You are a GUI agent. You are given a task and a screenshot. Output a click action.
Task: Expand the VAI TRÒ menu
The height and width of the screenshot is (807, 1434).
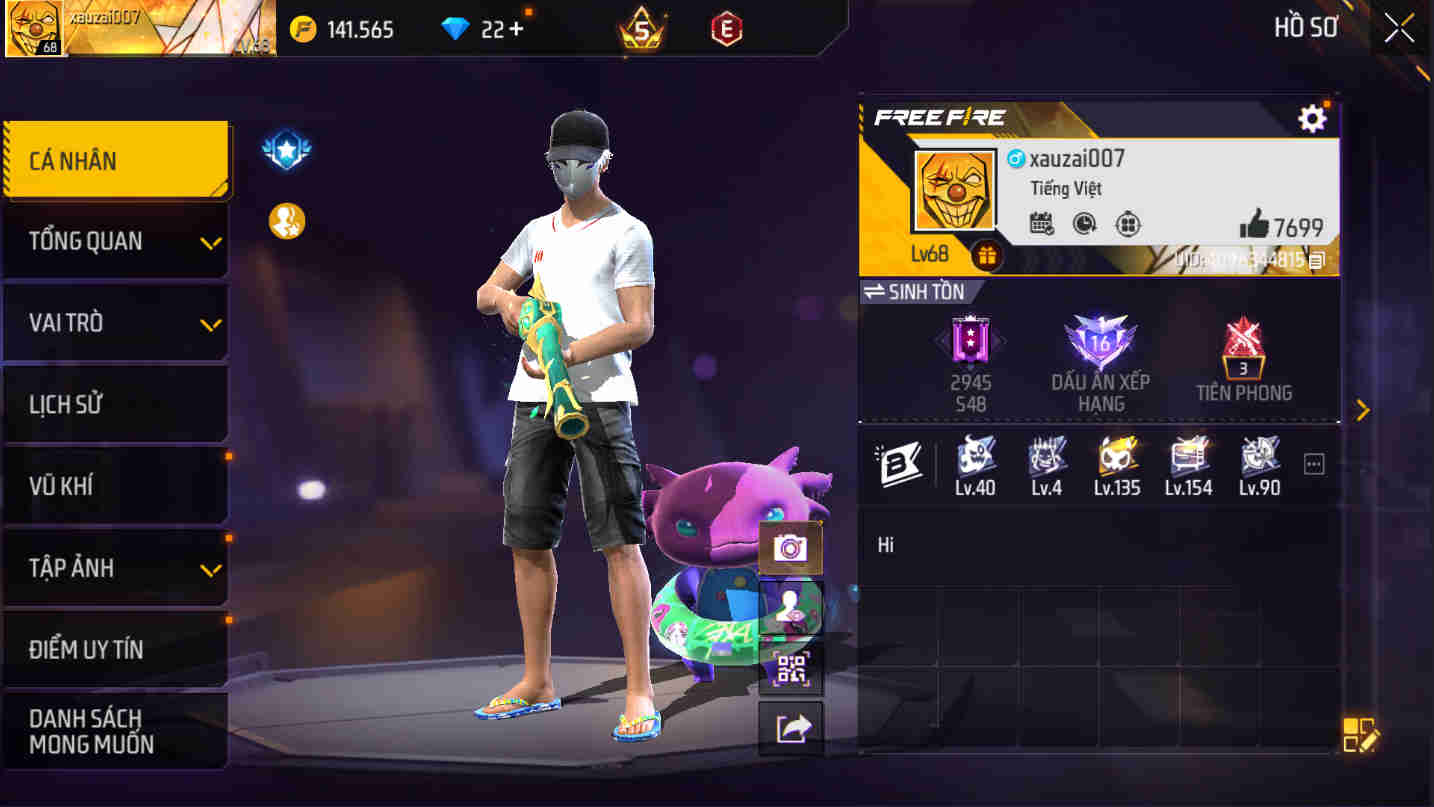coord(116,322)
